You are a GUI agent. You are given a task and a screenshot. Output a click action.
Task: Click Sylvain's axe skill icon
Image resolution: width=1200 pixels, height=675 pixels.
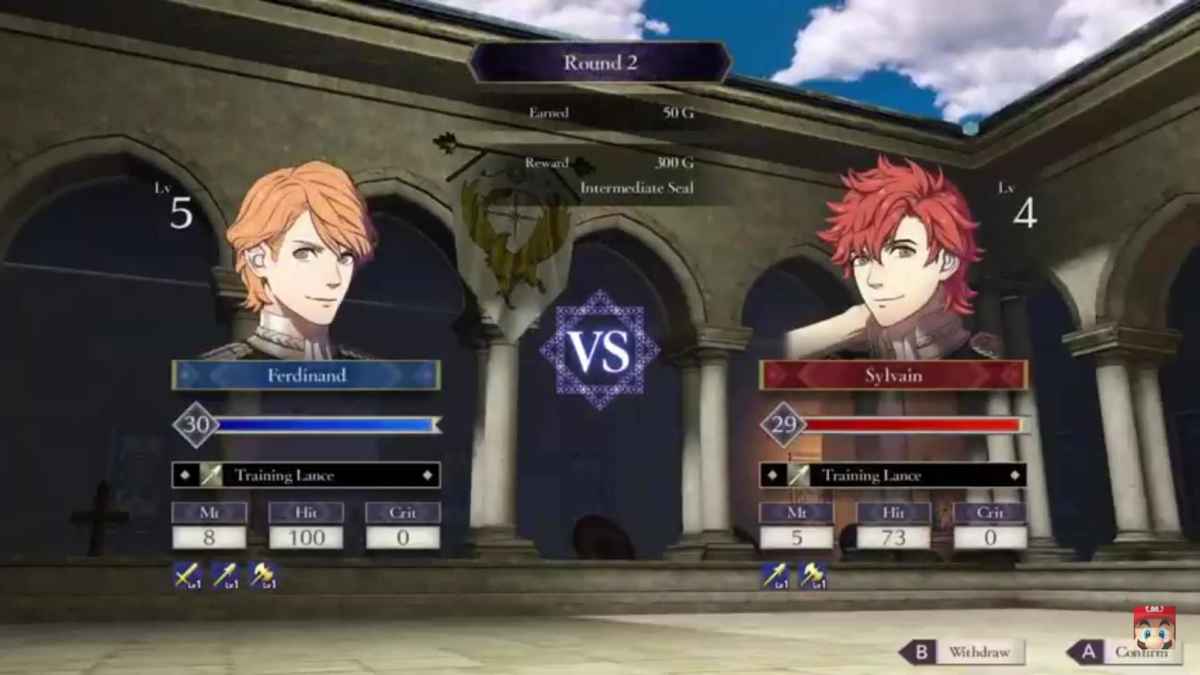pos(812,575)
